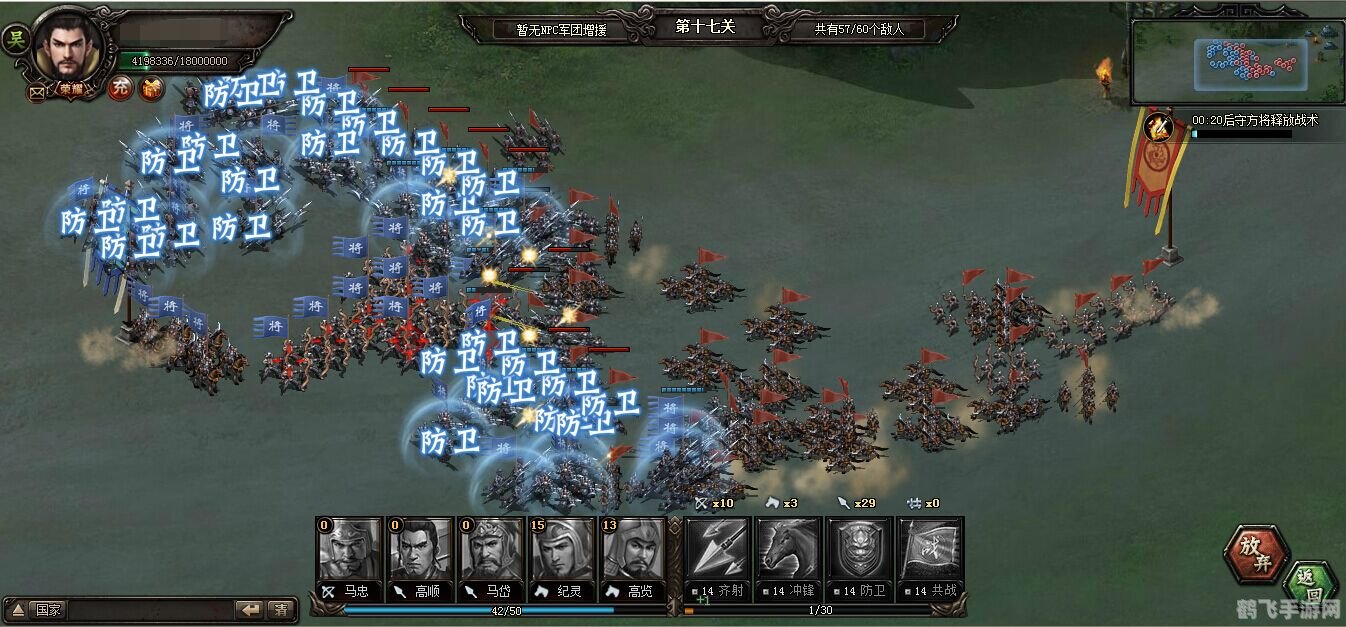
Task: Select general 高顺 portrait card
Action: coord(420,551)
